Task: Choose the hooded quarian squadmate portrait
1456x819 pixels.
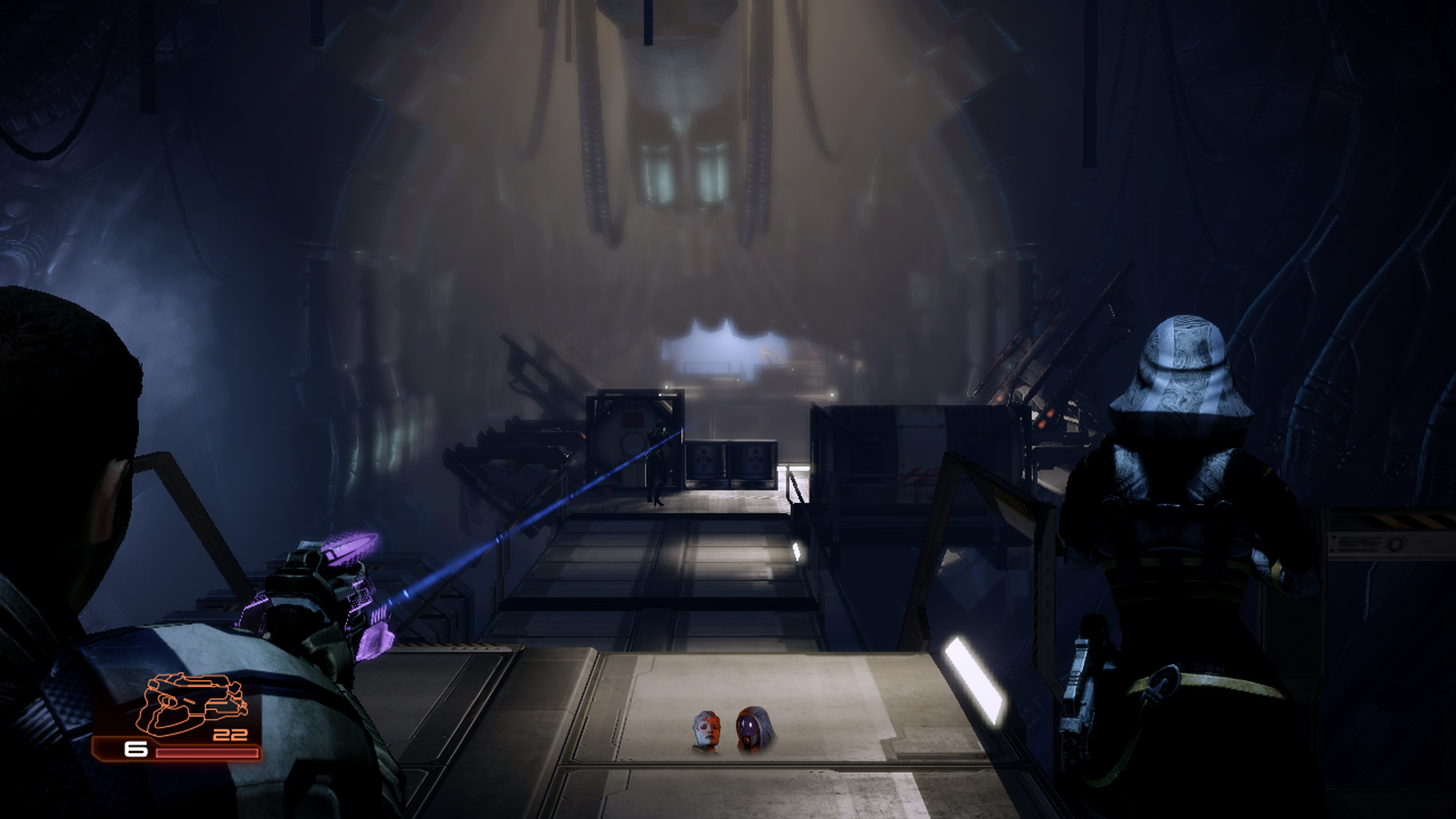Action: pos(752,730)
